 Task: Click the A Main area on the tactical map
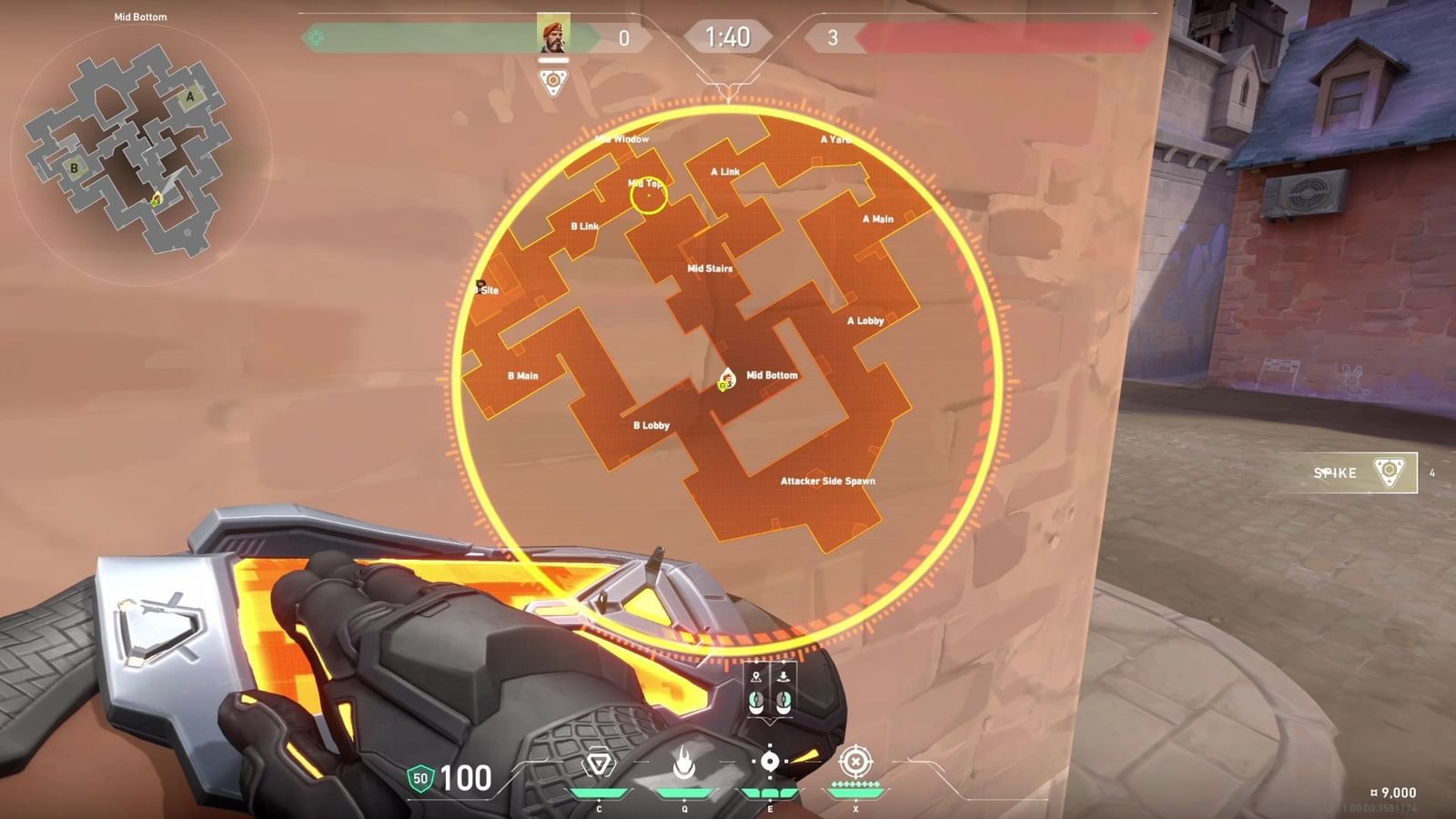click(x=876, y=219)
